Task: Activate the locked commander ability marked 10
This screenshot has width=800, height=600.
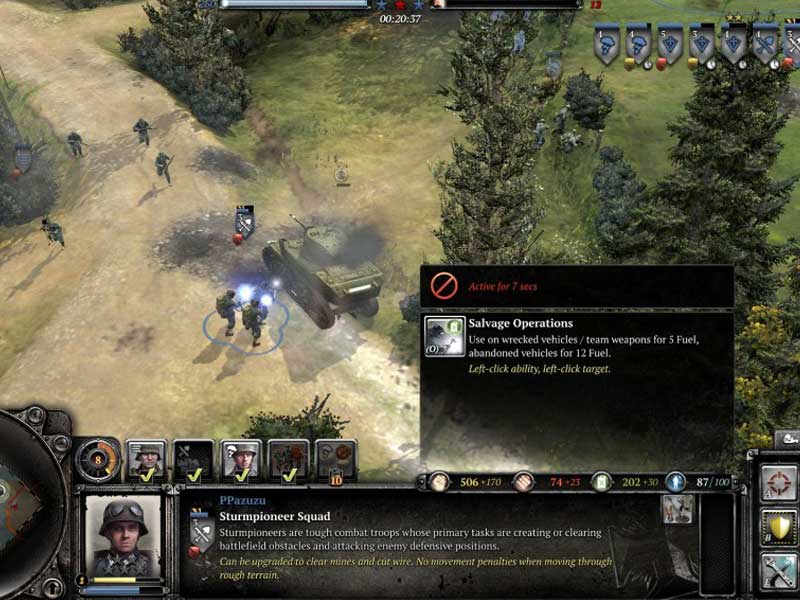Action: point(336,459)
